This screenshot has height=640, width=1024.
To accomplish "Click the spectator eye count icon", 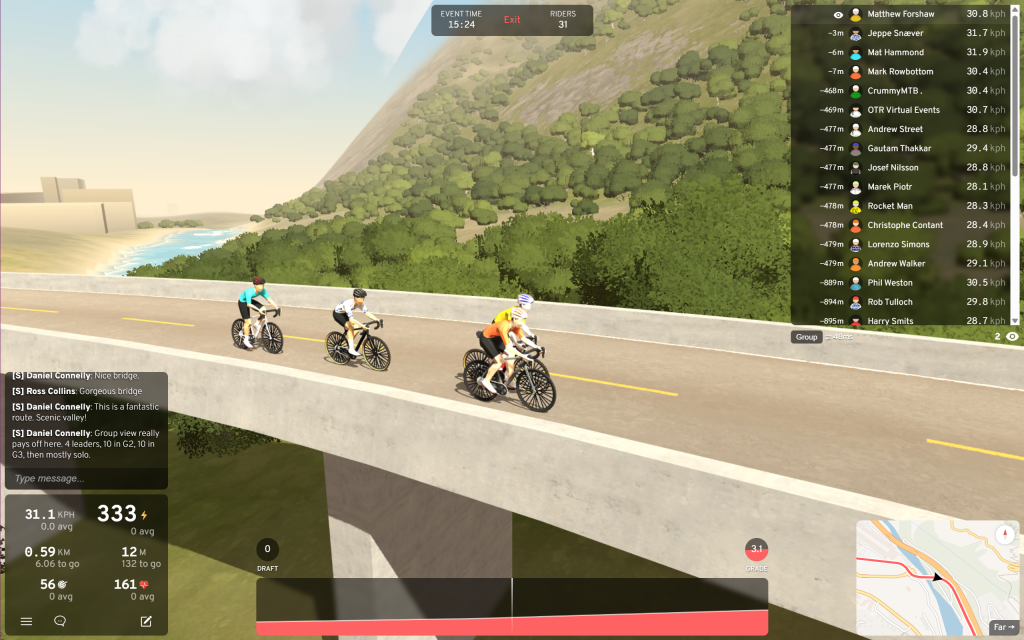I will point(1012,337).
